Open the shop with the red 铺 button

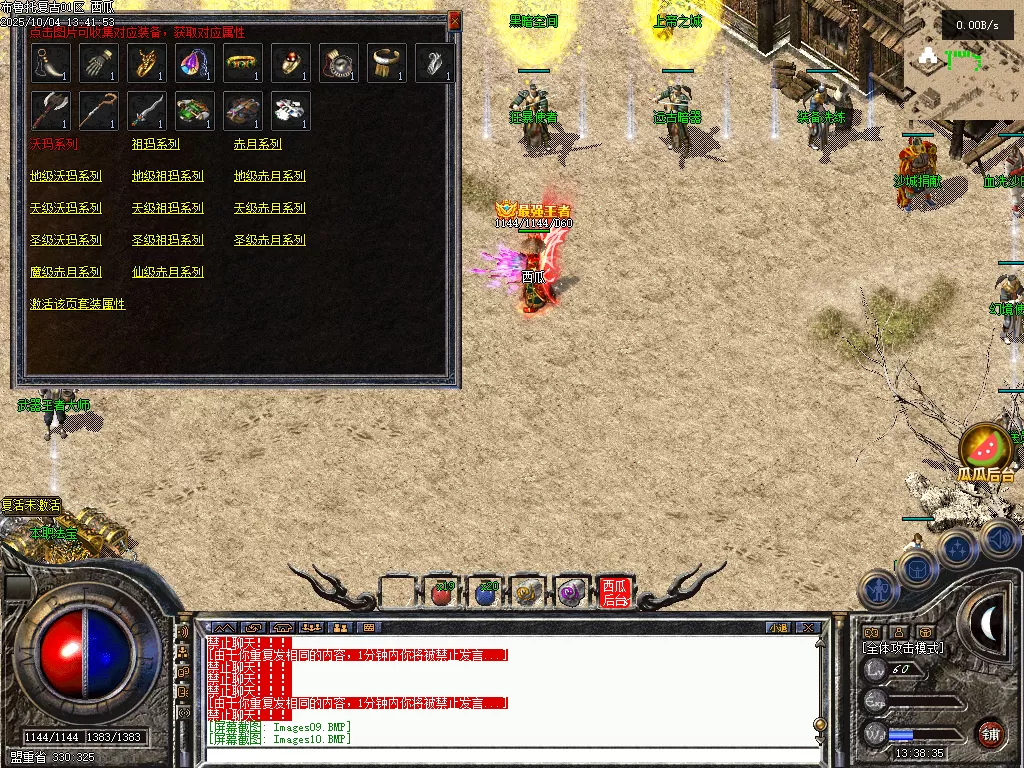991,733
